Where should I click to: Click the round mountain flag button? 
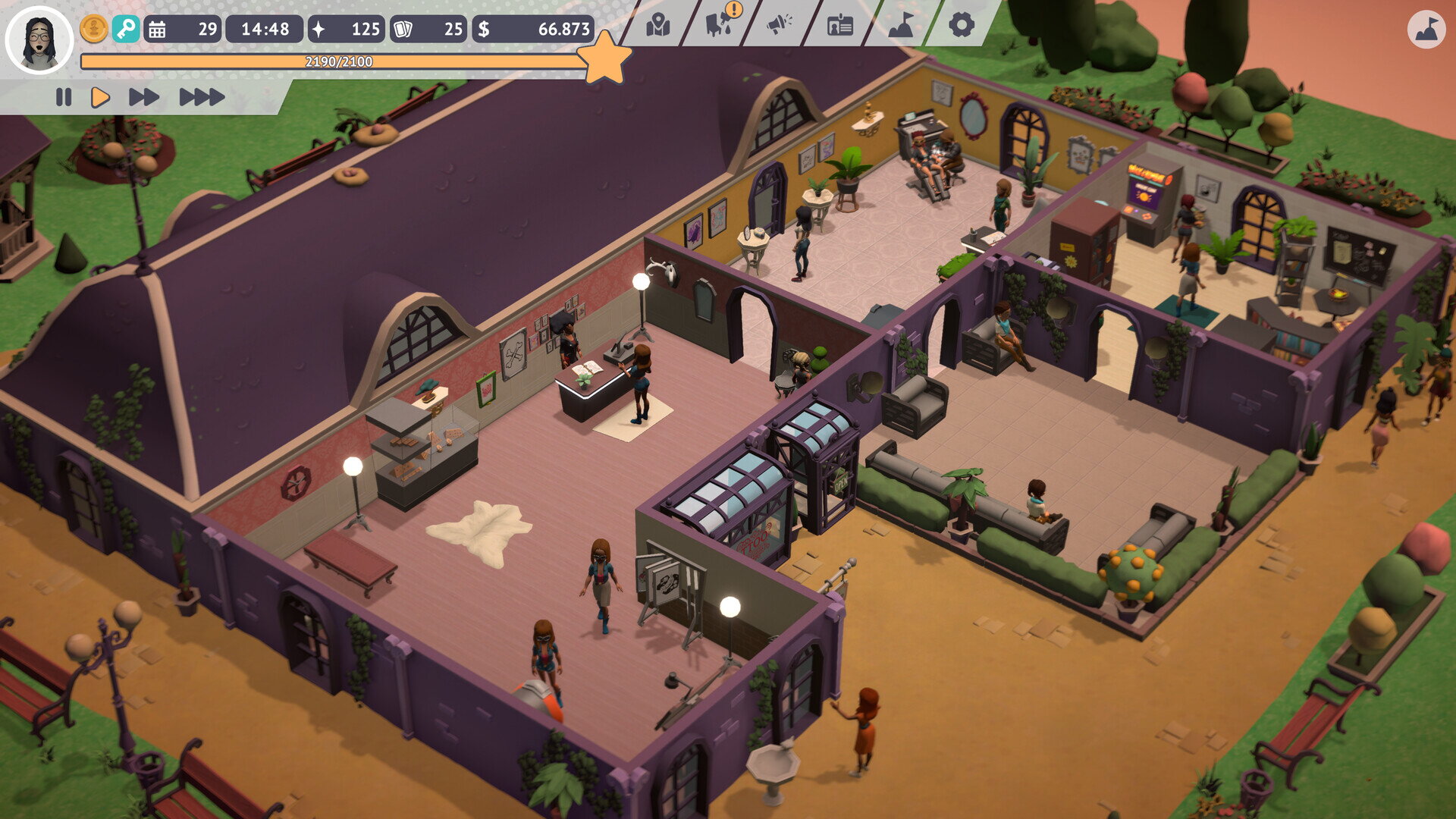(x=1426, y=30)
